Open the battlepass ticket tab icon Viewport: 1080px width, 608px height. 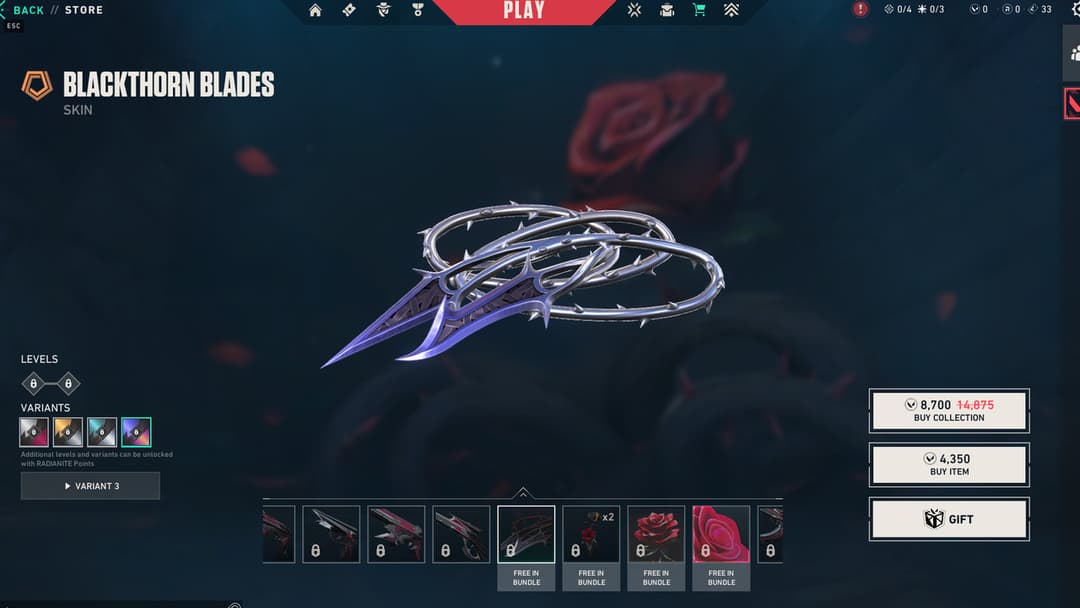click(349, 10)
